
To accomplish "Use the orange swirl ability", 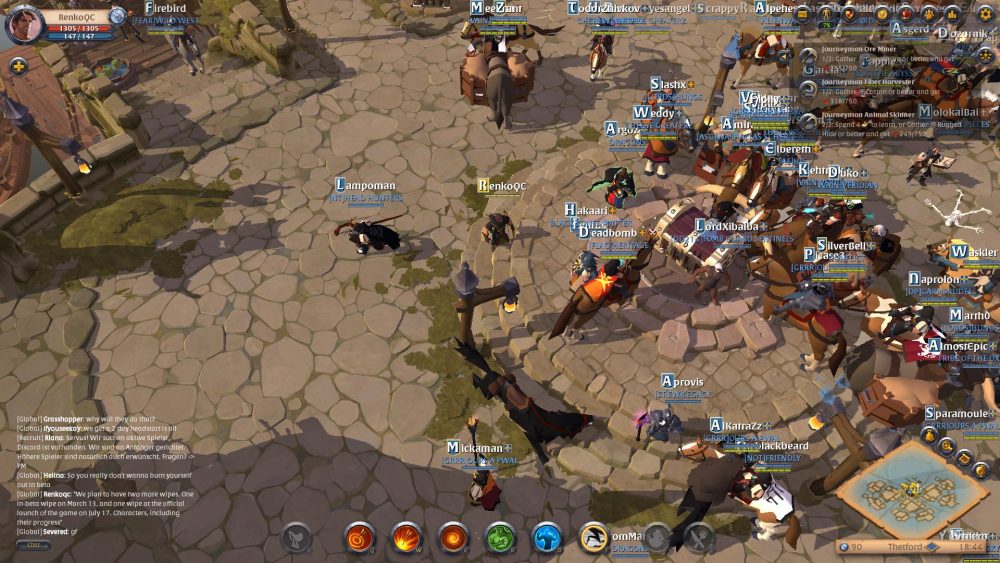I will [453, 538].
